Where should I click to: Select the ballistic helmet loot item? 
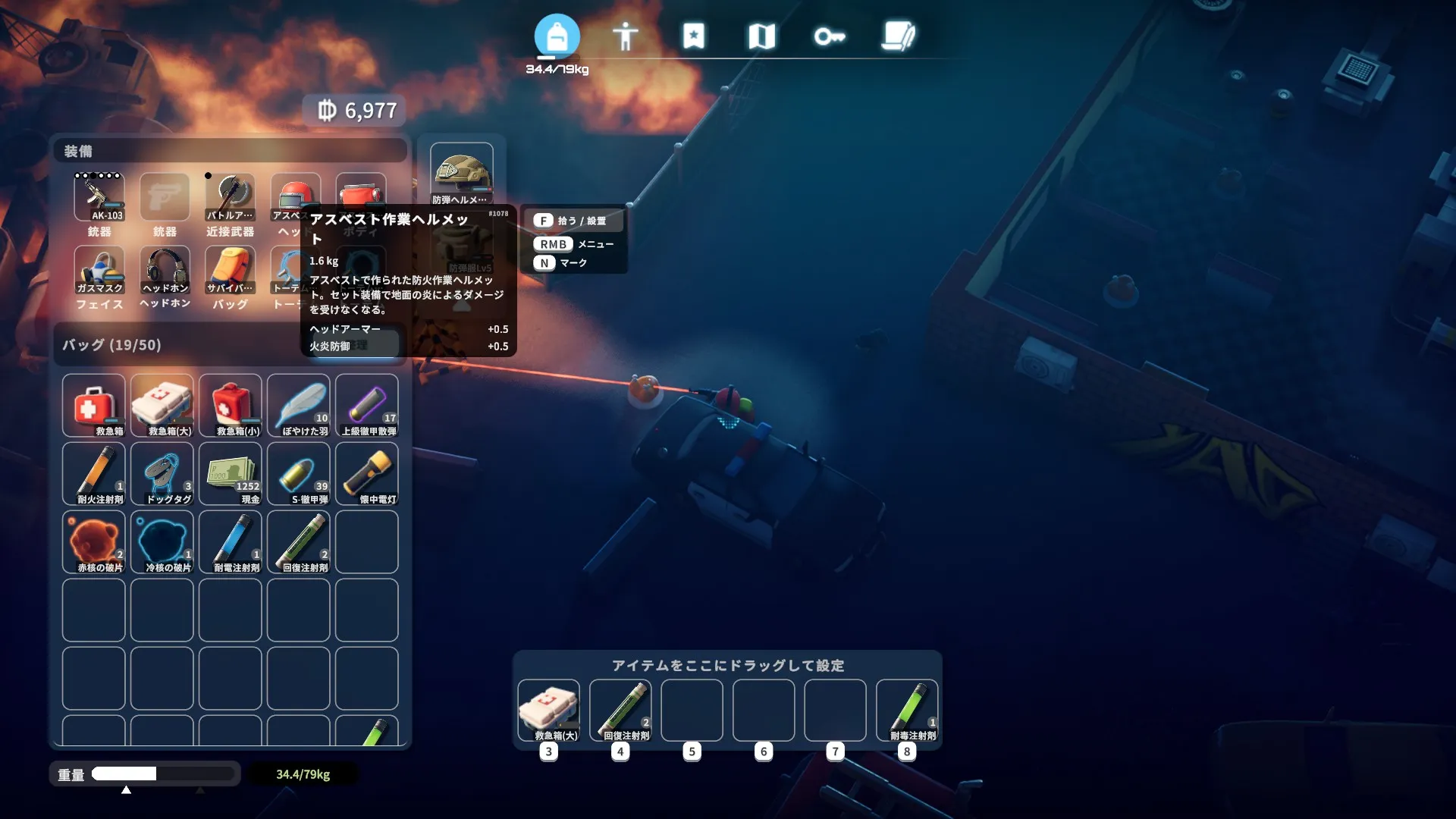point(461,174)
